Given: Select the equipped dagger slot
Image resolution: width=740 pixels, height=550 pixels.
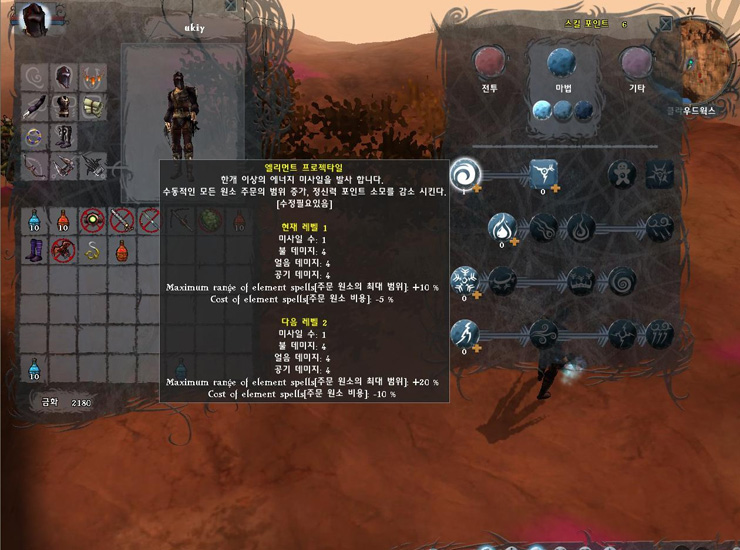Looking at the screenshot, I should point(36,105).
